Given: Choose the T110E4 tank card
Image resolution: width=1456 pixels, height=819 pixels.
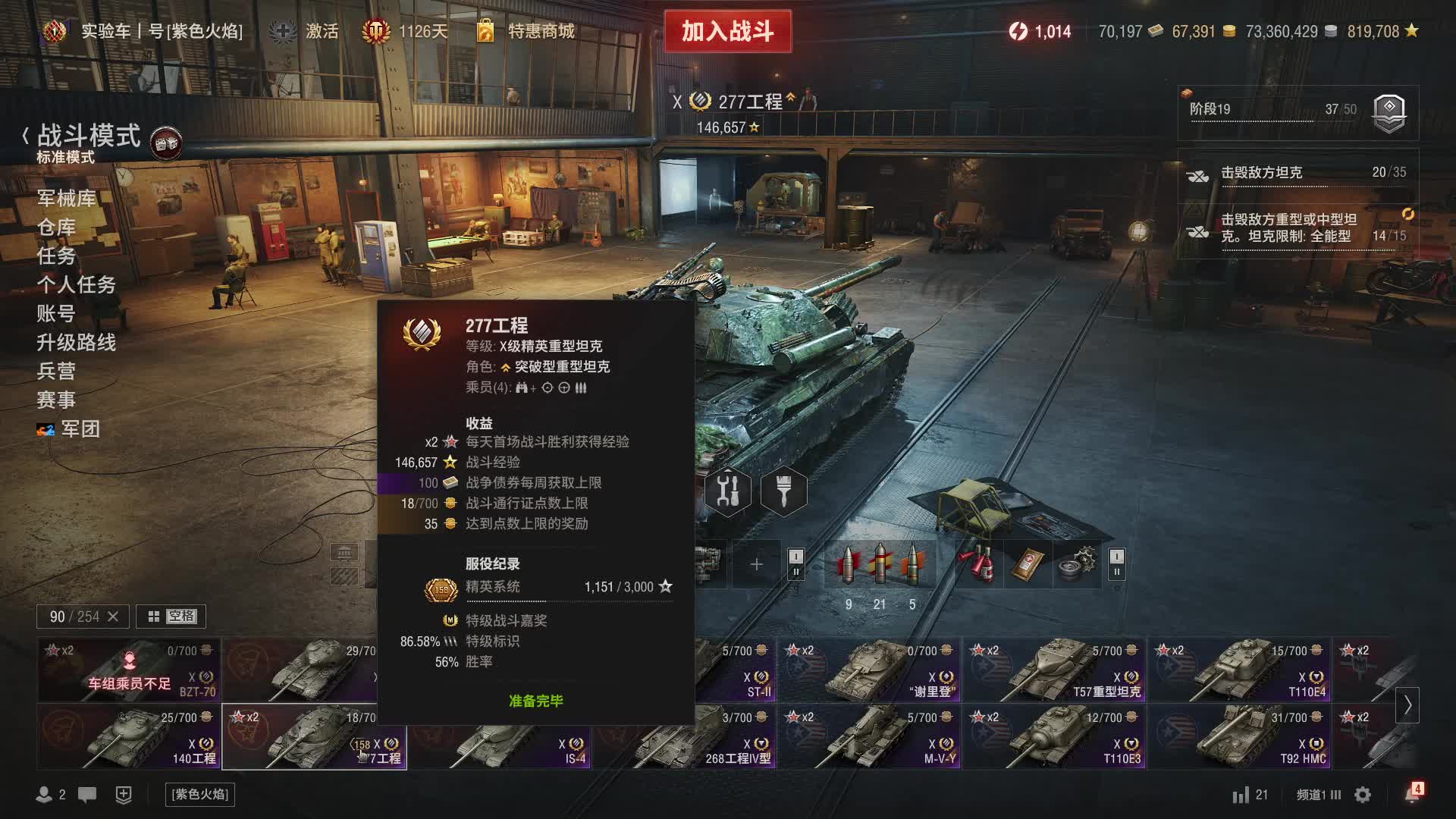Looking at the screenshot, I should tap(1239, 670).
